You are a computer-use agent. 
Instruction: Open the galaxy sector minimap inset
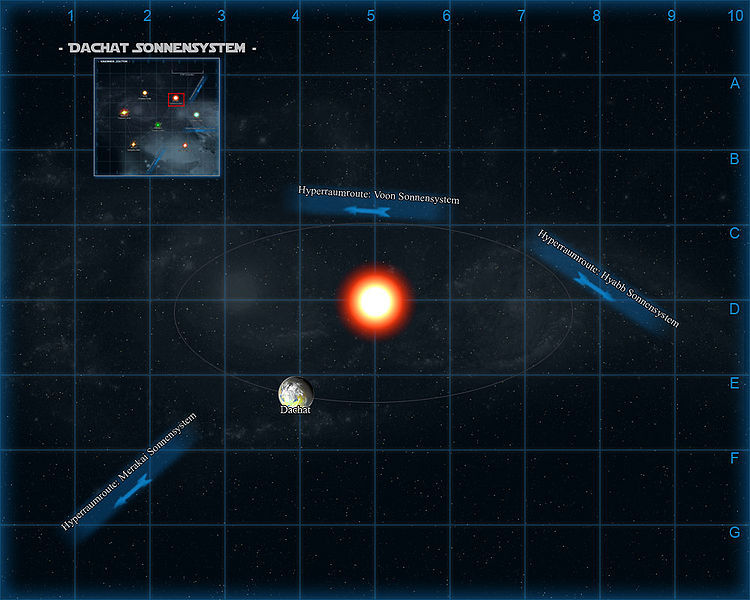click(x=157, y=117)
